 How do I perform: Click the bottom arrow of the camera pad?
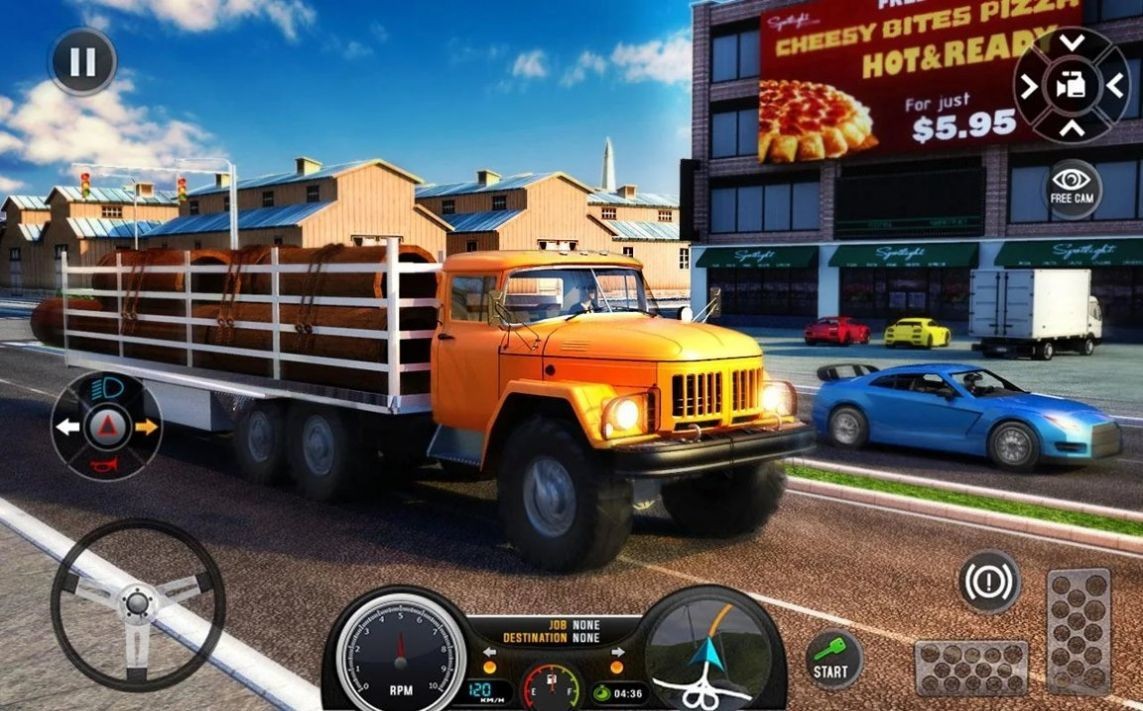[1071, 127]
